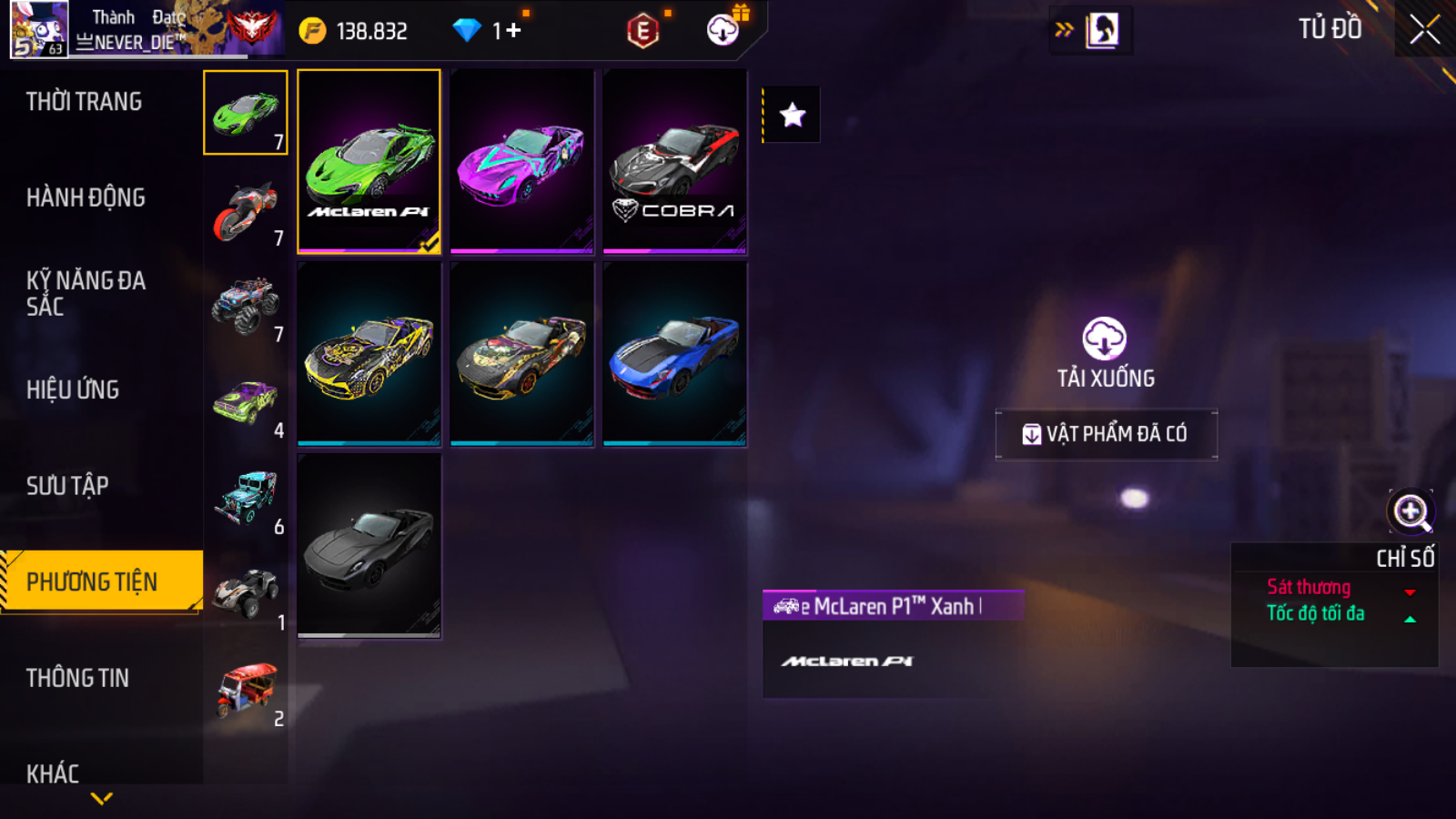The width and height of the screenshot is (1456, 819).
Task: Choose the plain dark gray car skin
Action: pos(369,546)
